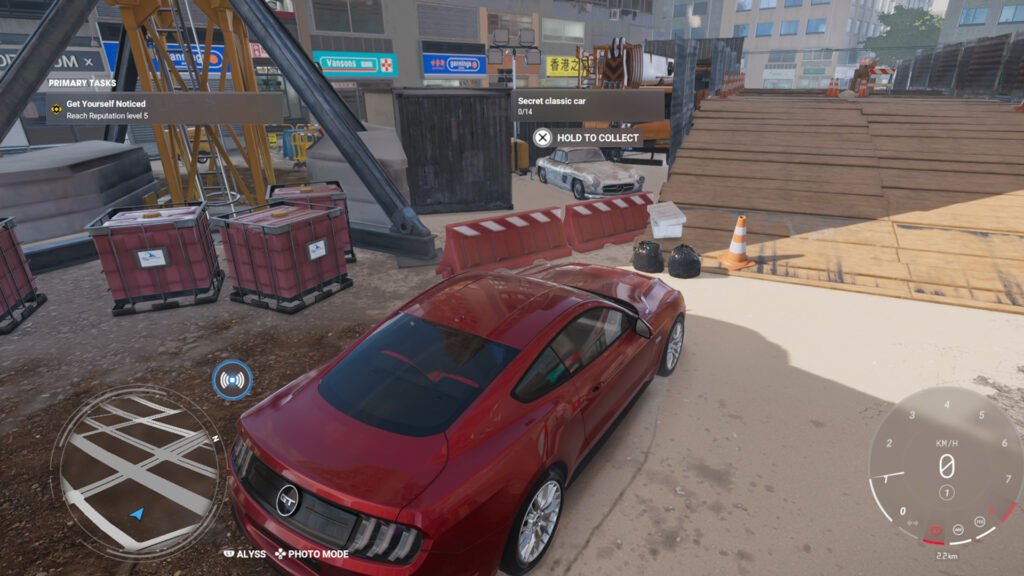Viewport: 1024px width, 576px height.
Task: Activate the blue radio signal icon
Action: (232, 380)
